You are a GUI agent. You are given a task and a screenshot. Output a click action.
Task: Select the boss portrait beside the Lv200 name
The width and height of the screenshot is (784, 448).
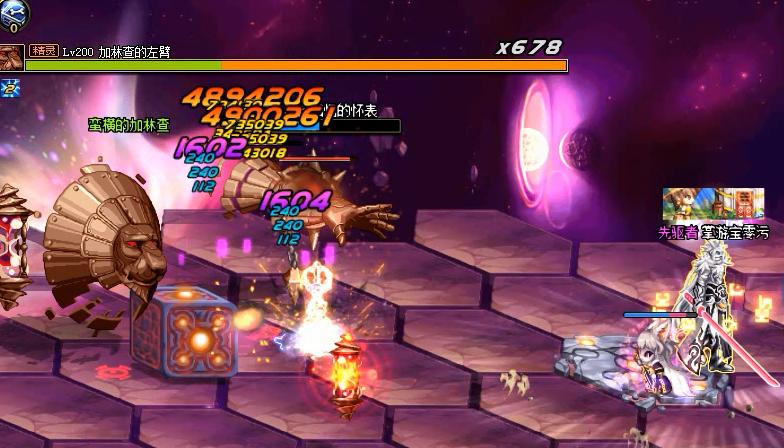click(x=12, y=58)
